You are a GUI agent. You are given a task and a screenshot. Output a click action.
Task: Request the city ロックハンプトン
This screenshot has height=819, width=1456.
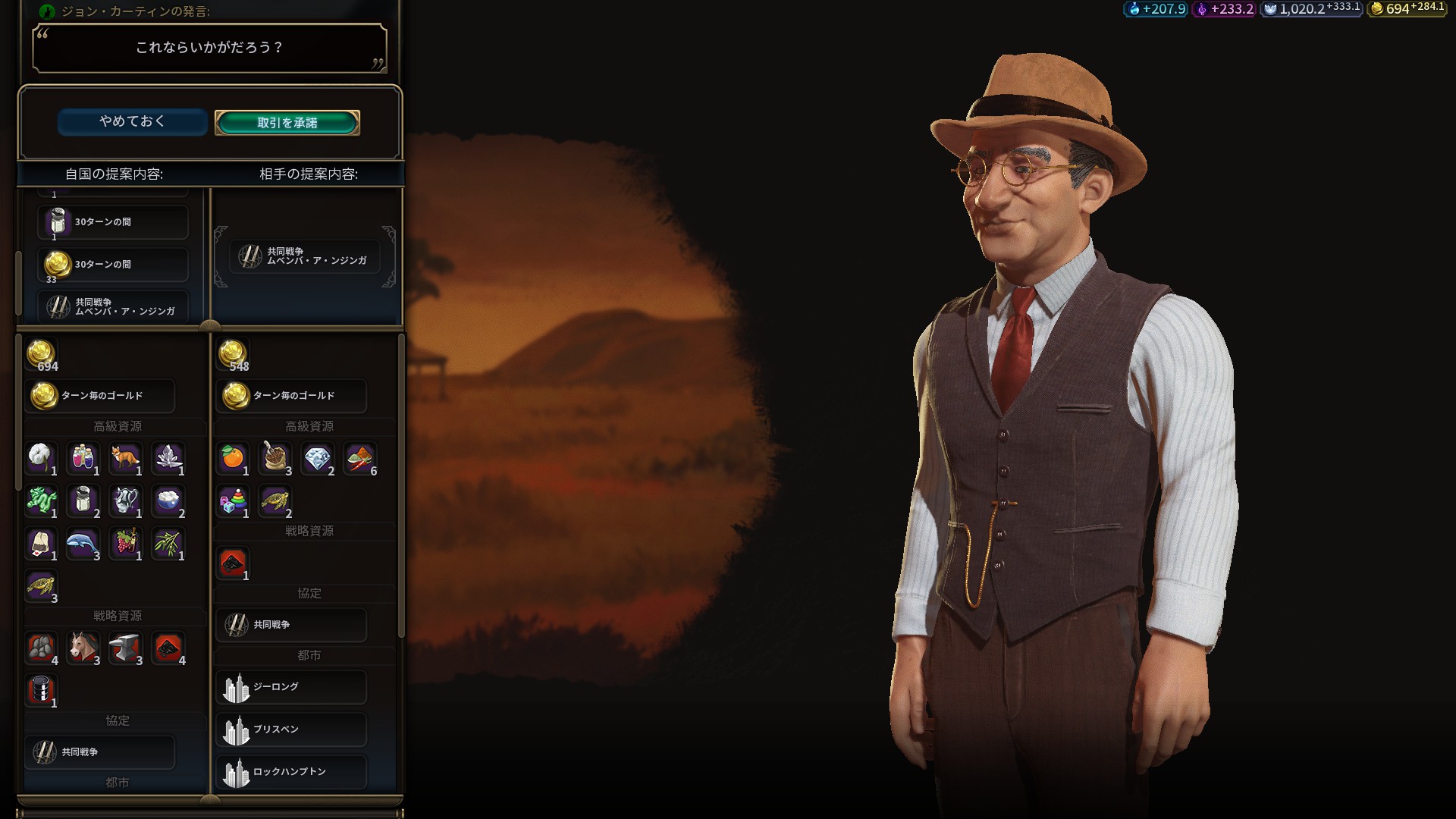click(291, 772)
